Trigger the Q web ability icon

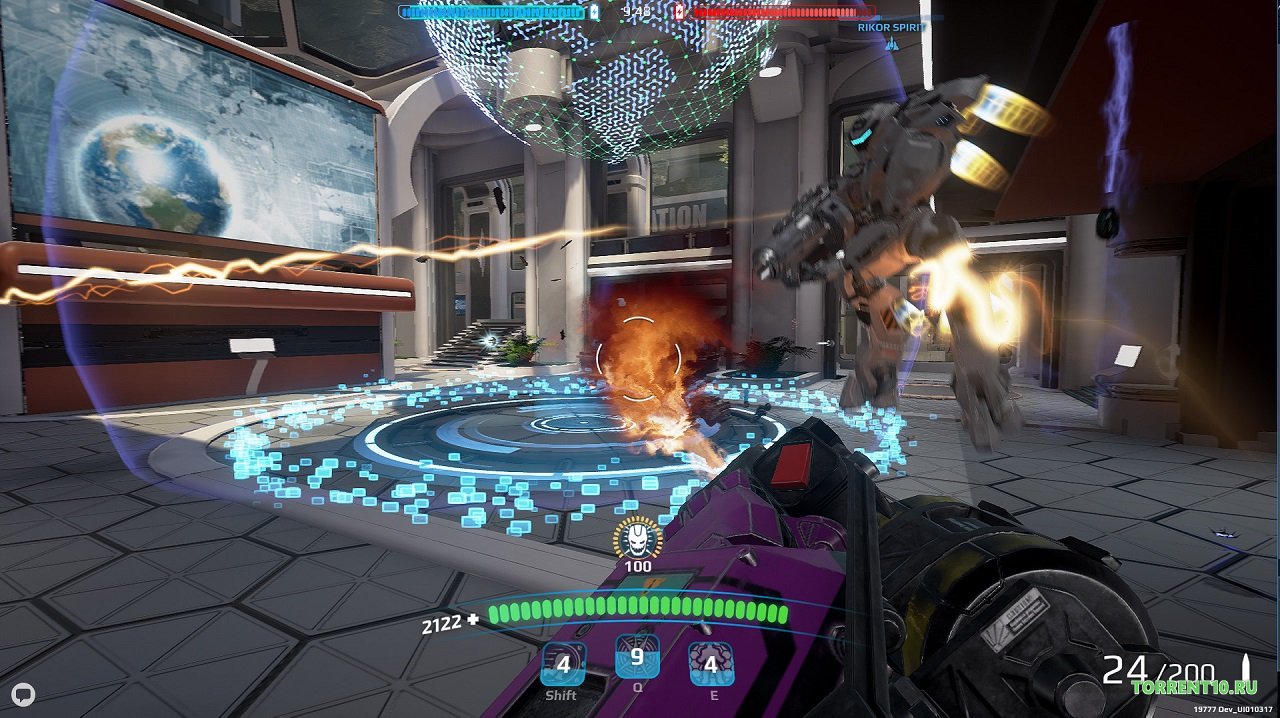tap(637, 657)
